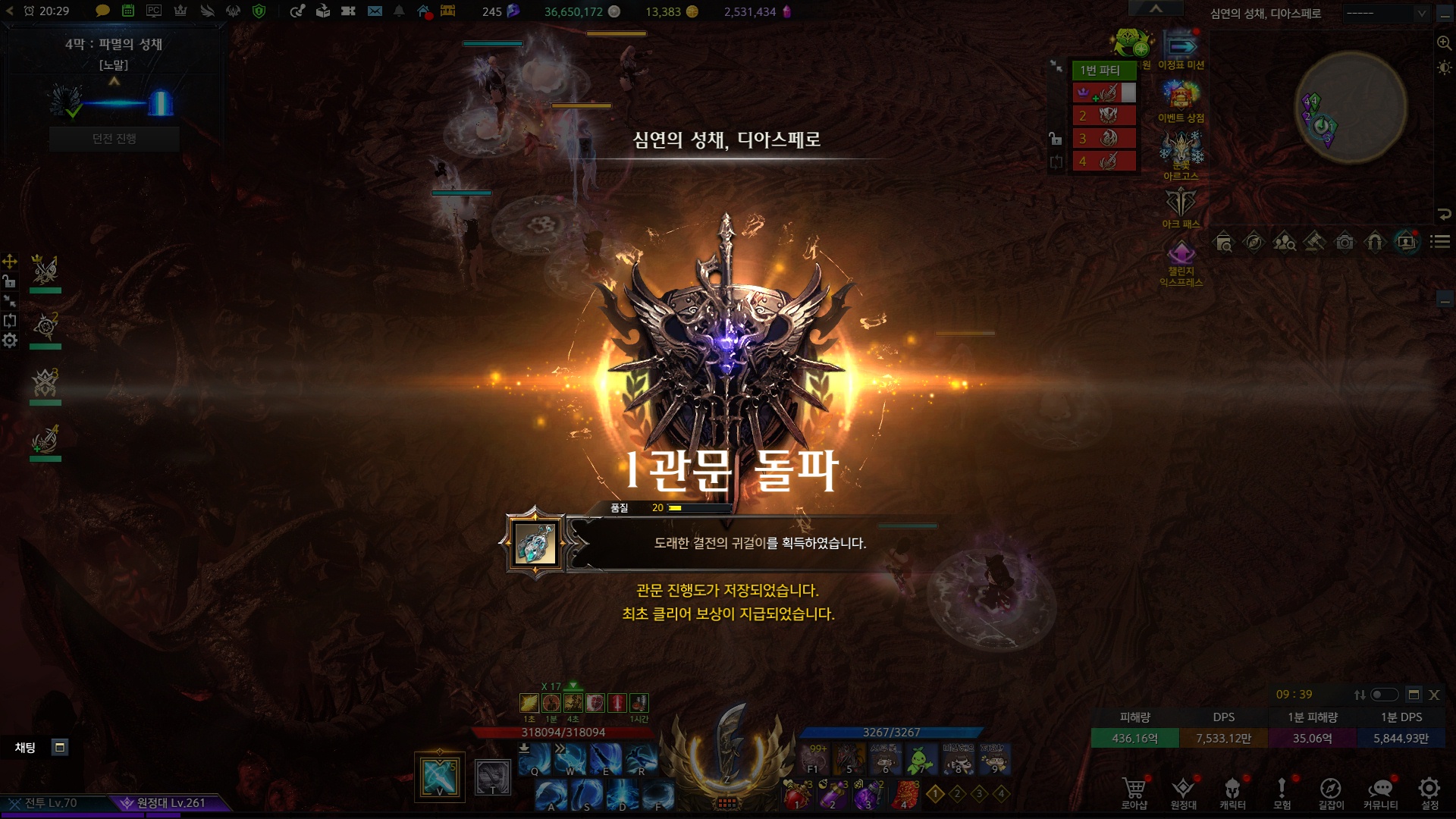Open the 커뮤니티 community menu
1456x819 pixels.
coord(1380,792)
